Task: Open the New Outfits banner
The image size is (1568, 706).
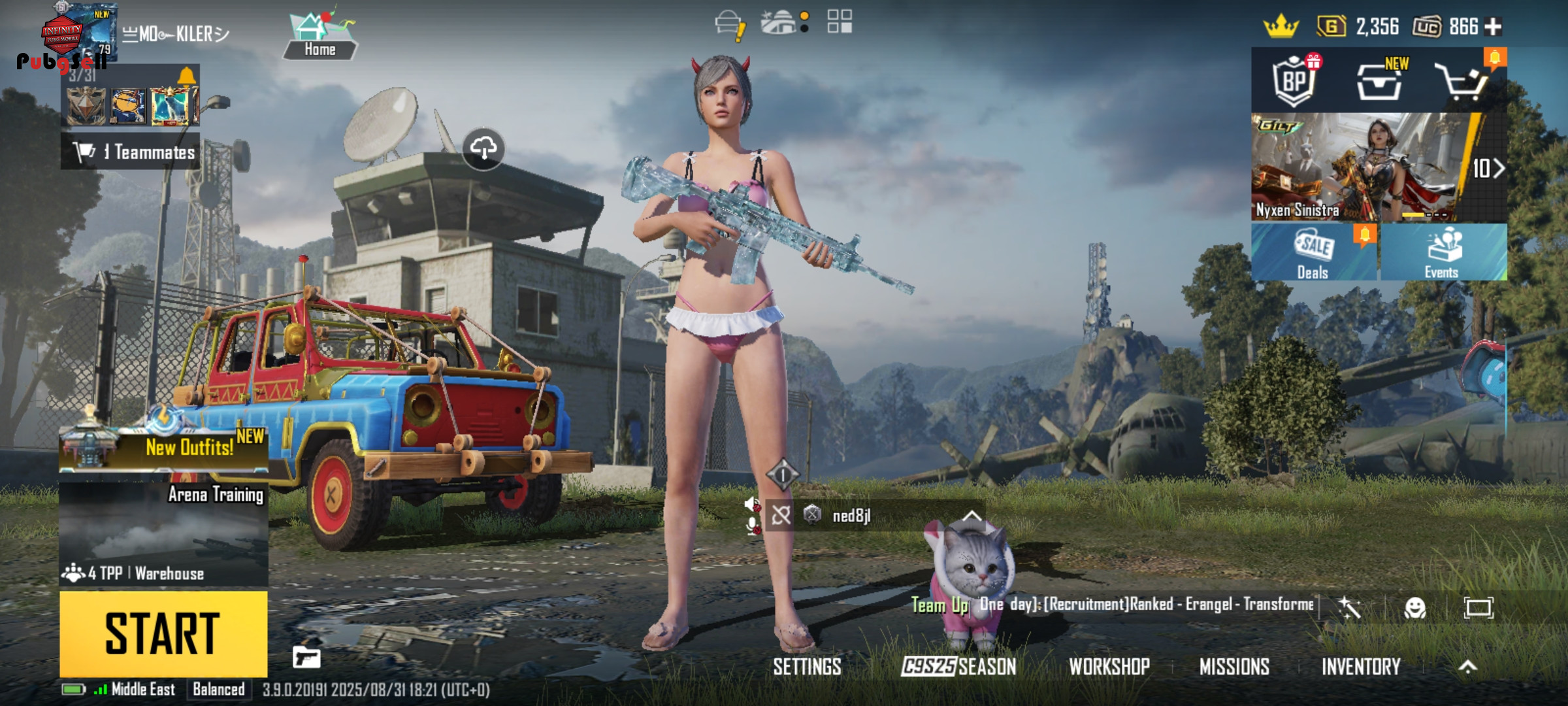Action: coord(163,446)
